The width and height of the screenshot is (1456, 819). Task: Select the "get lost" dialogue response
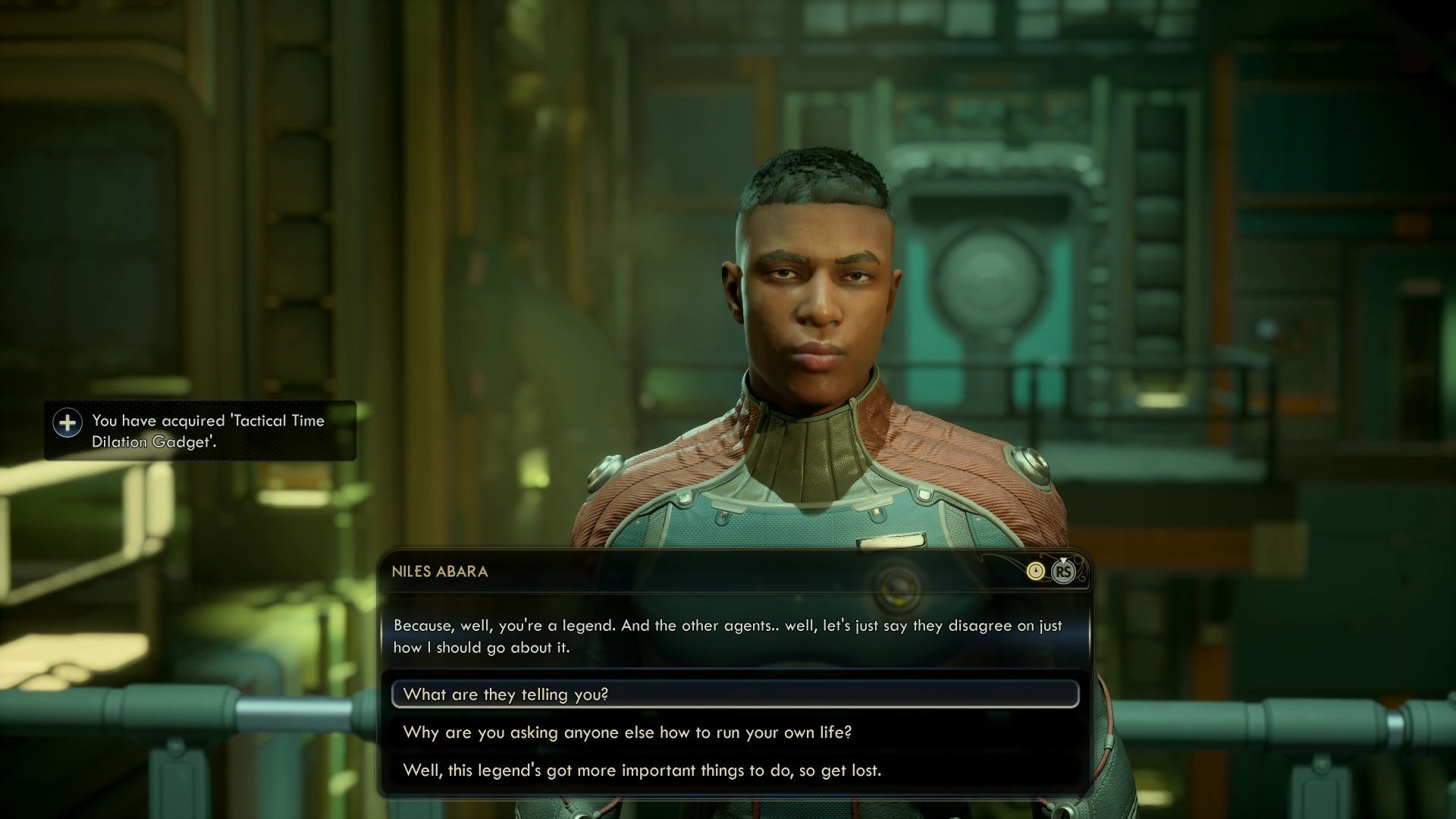(642, 770)
